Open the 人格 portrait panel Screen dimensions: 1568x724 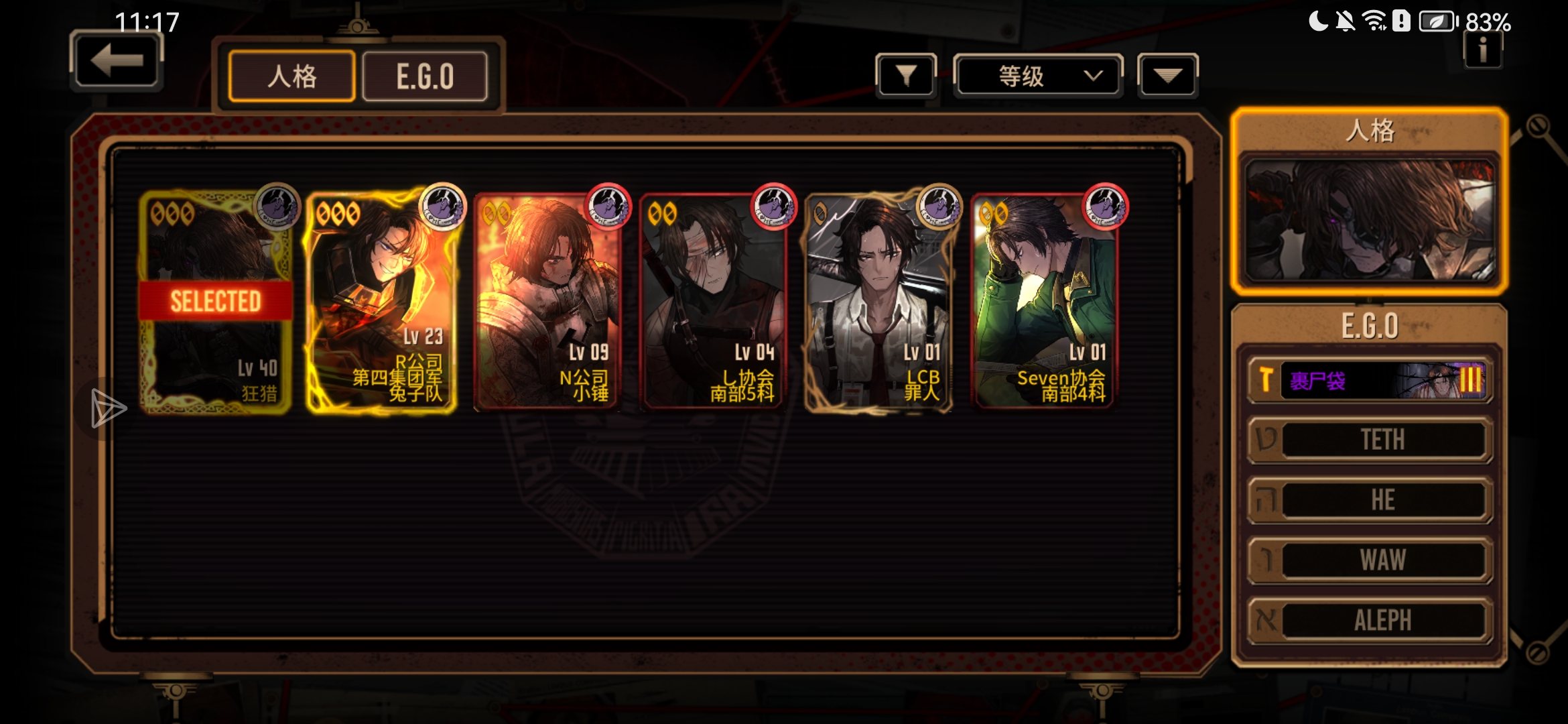point(1369,219)
